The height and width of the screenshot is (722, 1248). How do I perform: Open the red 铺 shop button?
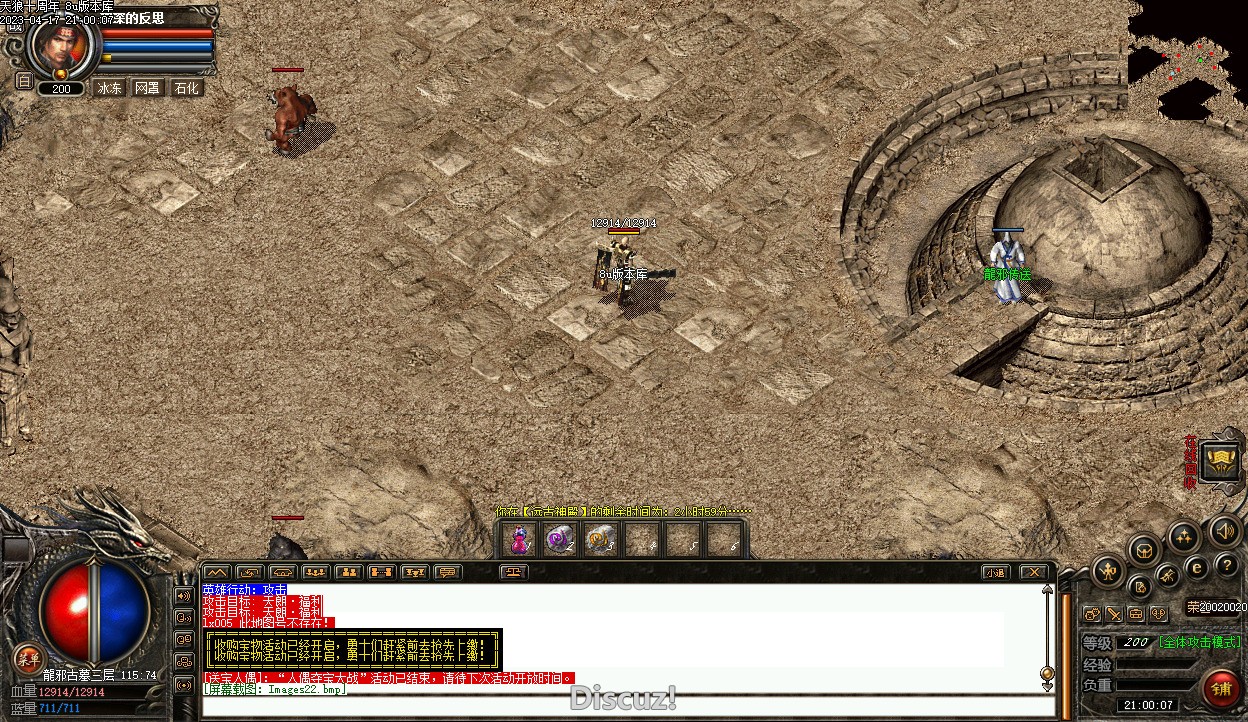[x=1221, y=689]
